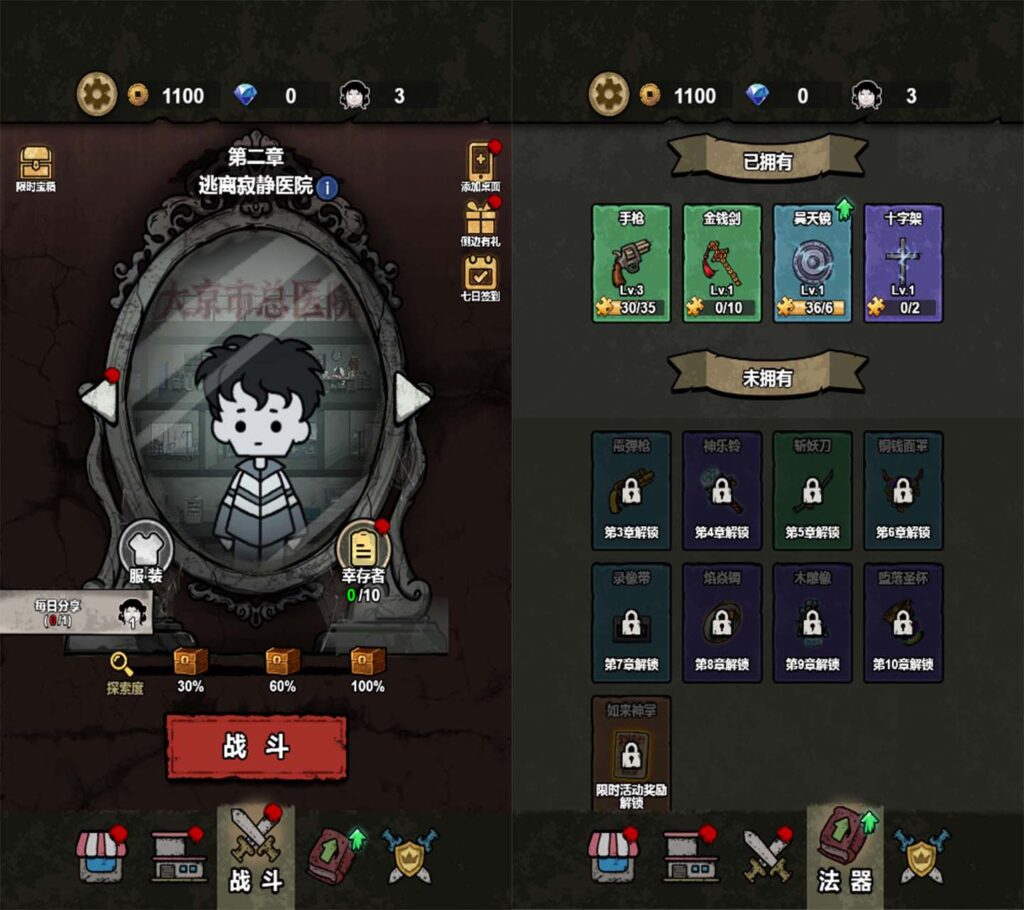Claim the 100% exploration chest

367,662
